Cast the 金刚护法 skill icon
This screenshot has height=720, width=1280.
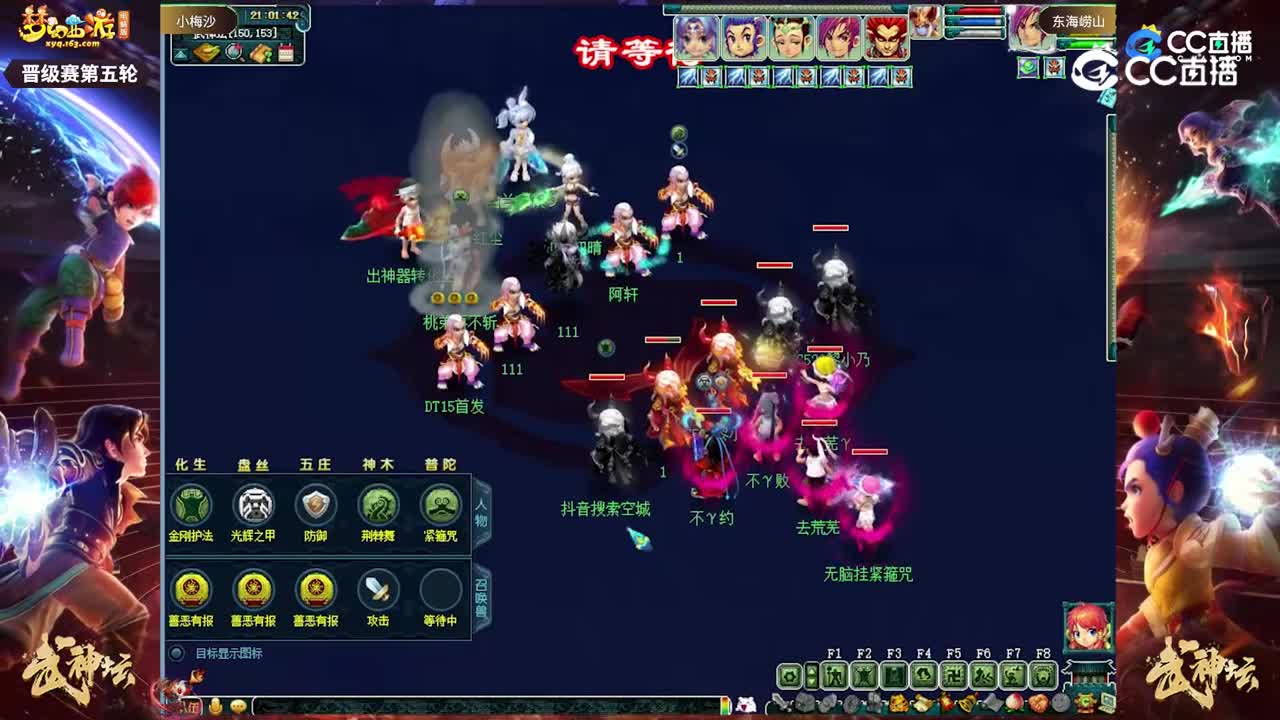(x=189, y=507)
